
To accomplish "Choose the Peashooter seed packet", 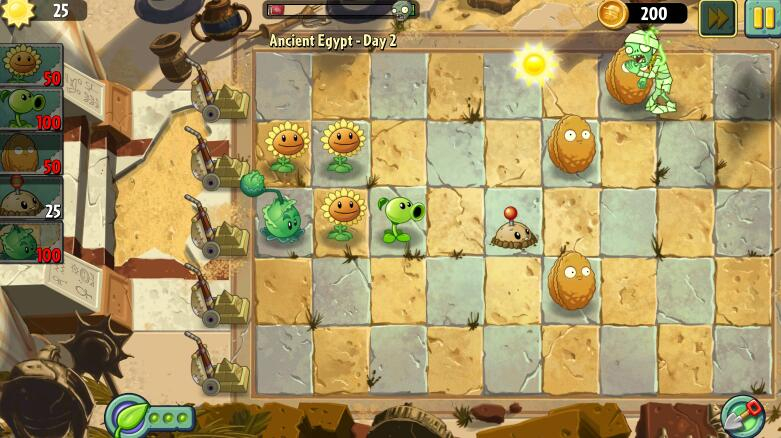I will [x=30, y=109].
